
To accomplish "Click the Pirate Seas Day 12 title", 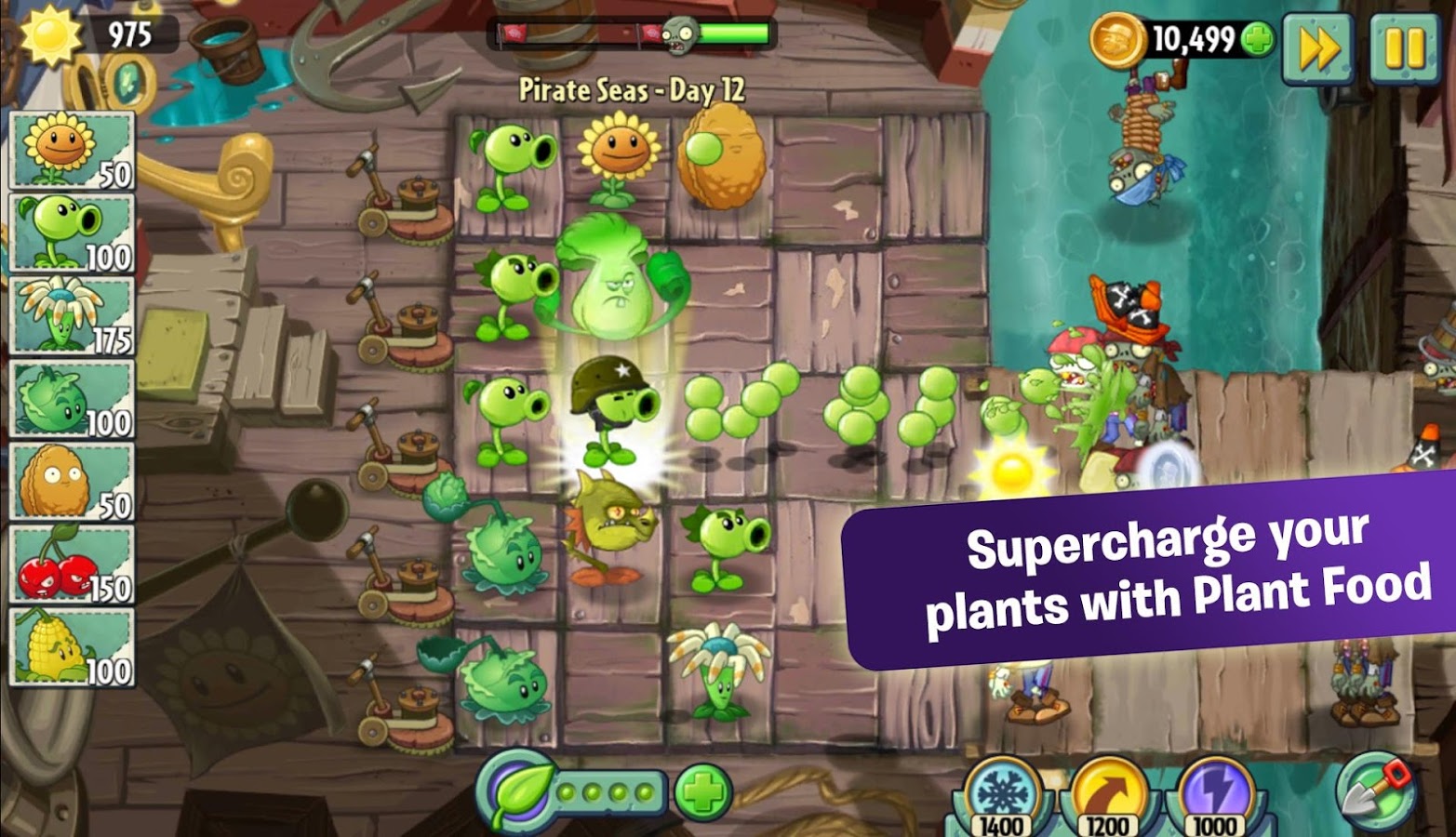I will pyautogui.click(x=633, y=90).
